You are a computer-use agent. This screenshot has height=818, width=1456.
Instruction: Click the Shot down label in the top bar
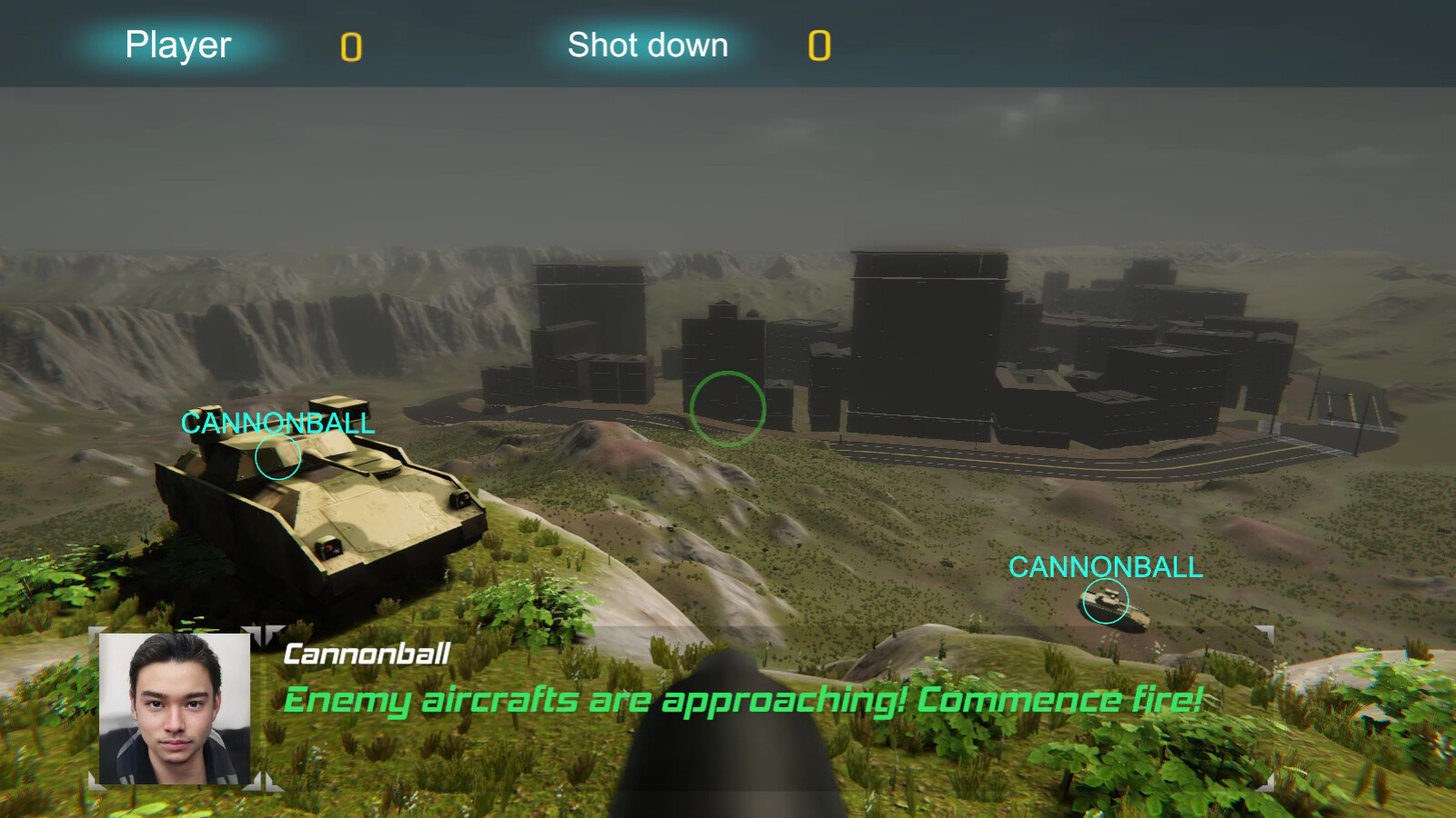click(x=648, y=45)
